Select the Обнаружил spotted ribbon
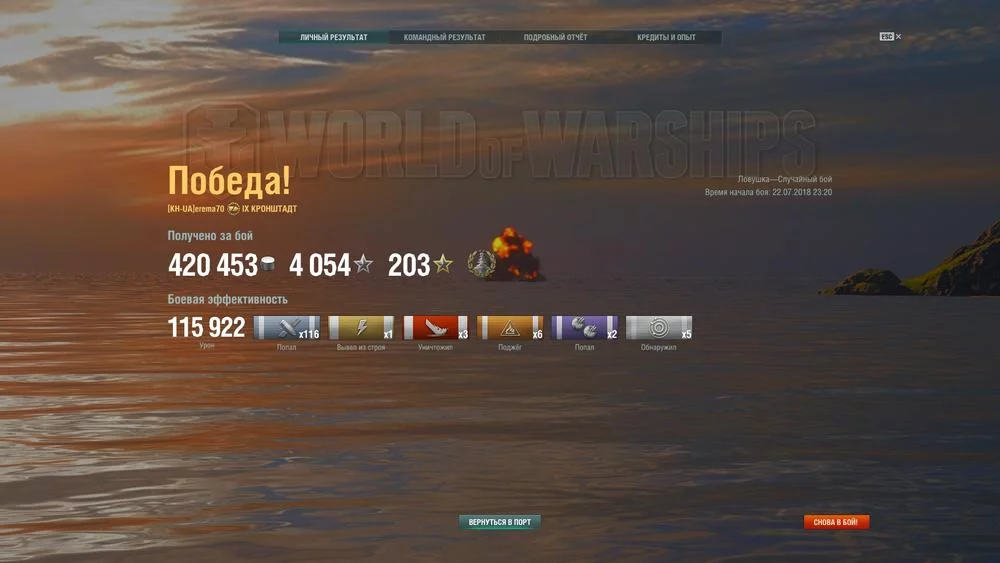This screenshot has height=563, width=1000. point(659,328)
